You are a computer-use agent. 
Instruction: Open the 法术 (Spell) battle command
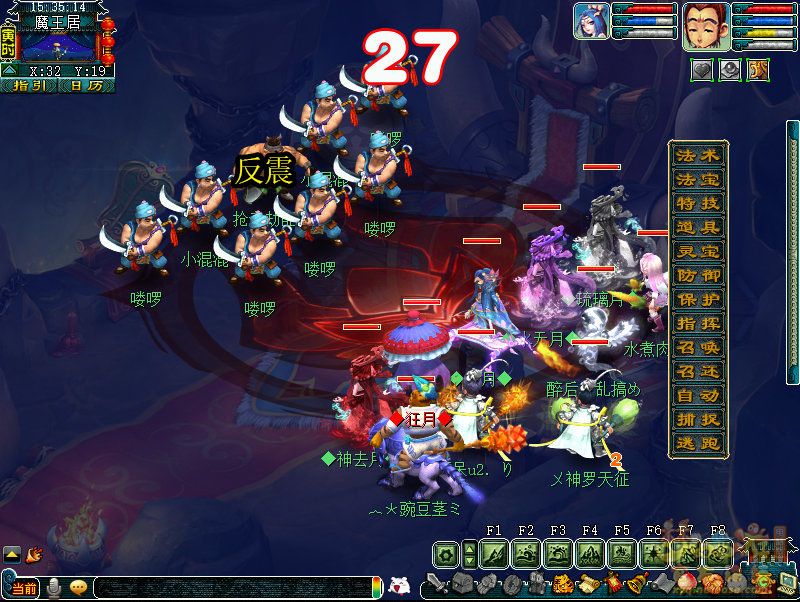(698, 156)
